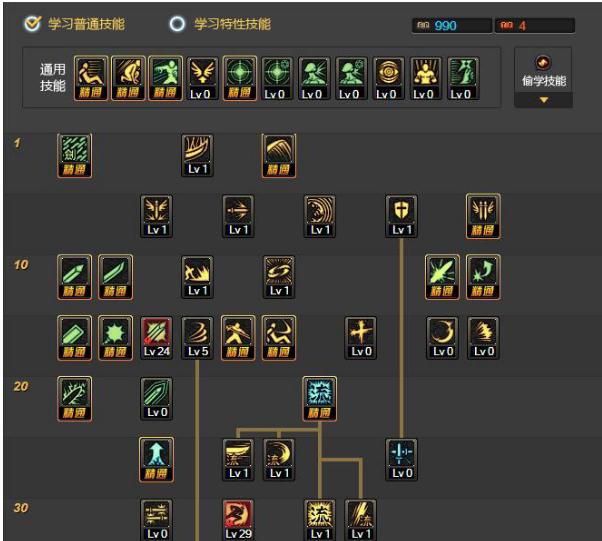Screen dimensions: 602x541
Task: Click the shield with cross skill icon
Action: coord(402,212)
